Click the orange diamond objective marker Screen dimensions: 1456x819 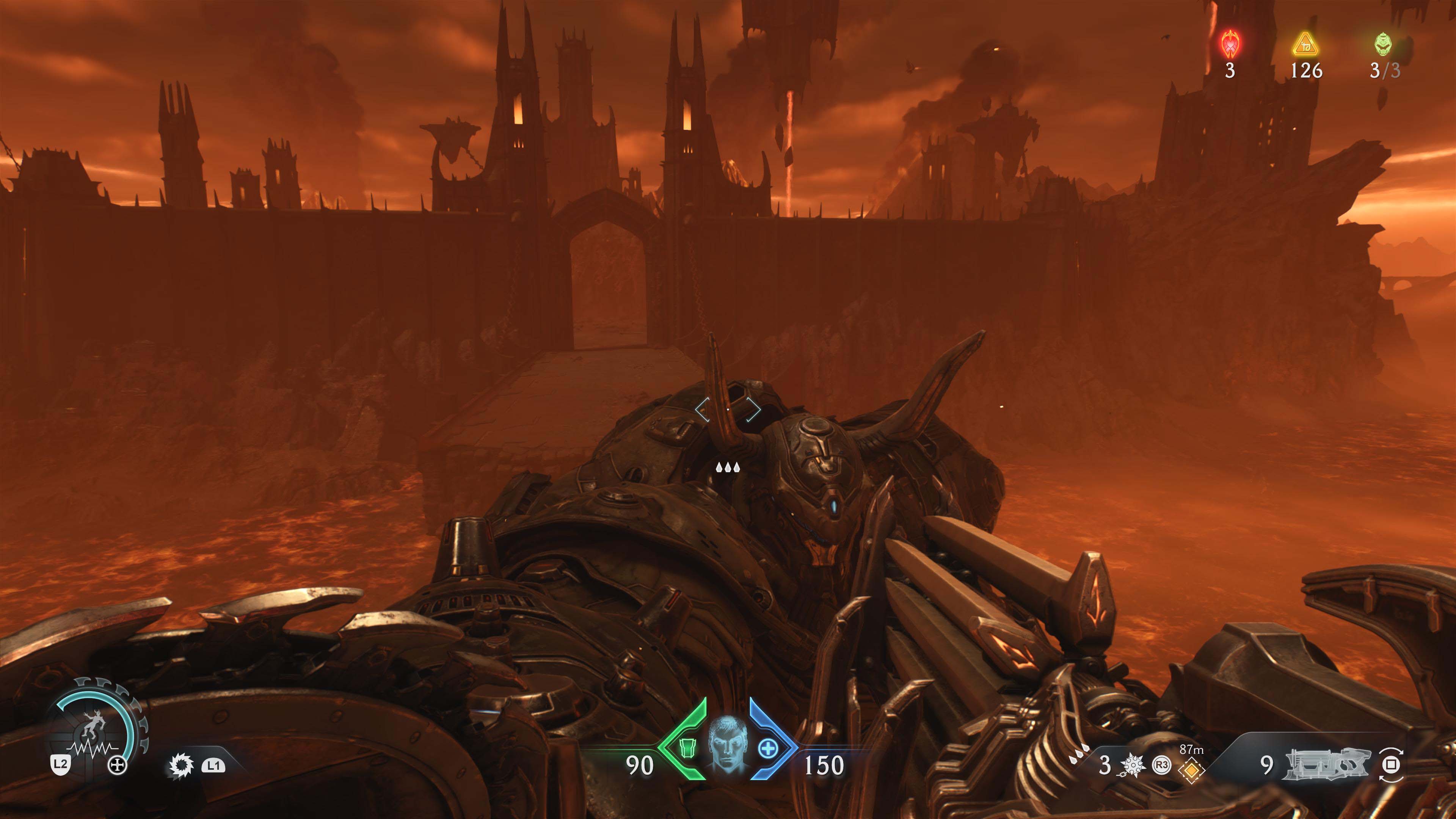(x=1191, y=770)
